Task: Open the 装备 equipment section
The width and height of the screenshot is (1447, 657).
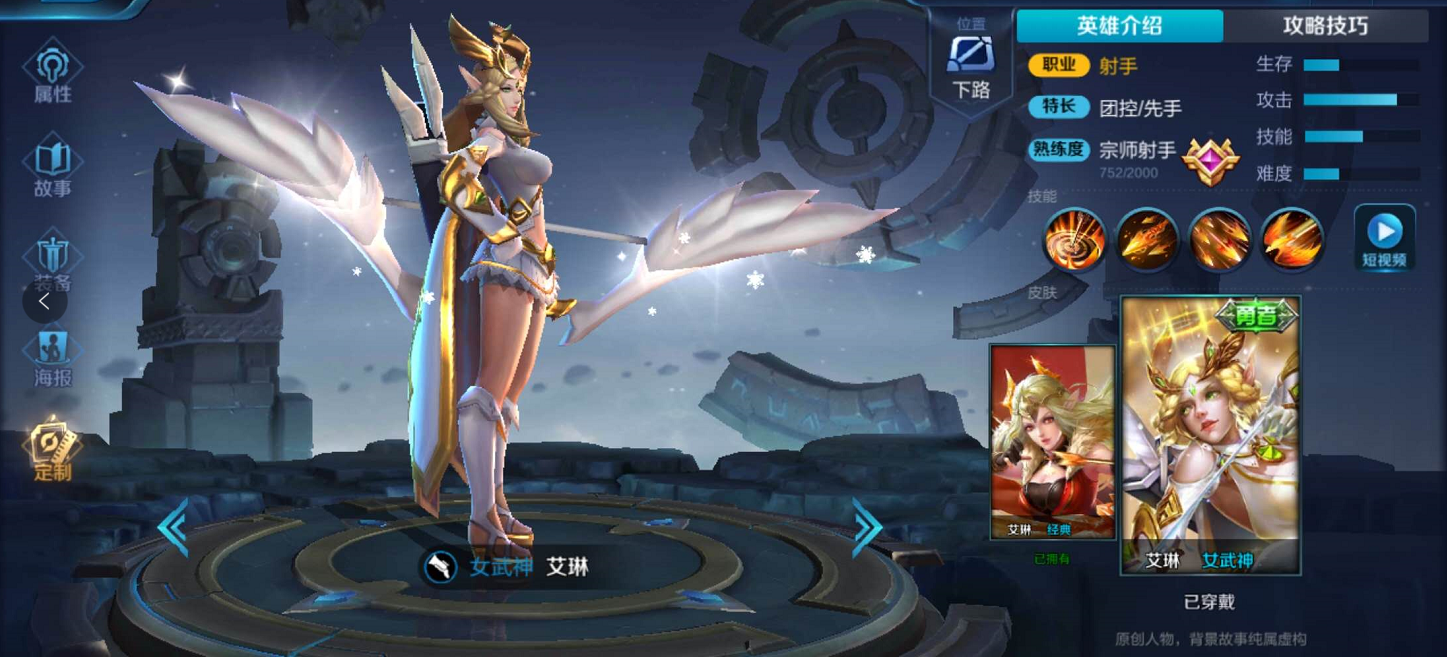Action: (x=52, y=260)
